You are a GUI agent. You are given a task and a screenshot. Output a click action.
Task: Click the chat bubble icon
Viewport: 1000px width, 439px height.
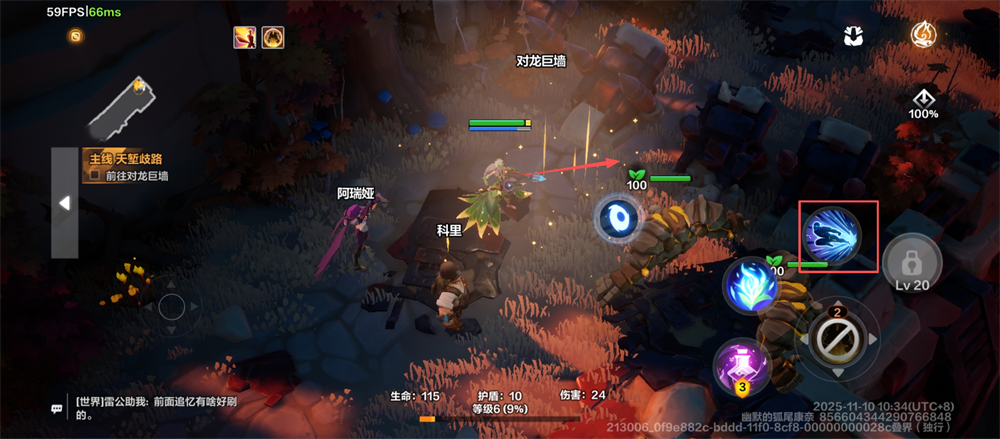point(57,408)
